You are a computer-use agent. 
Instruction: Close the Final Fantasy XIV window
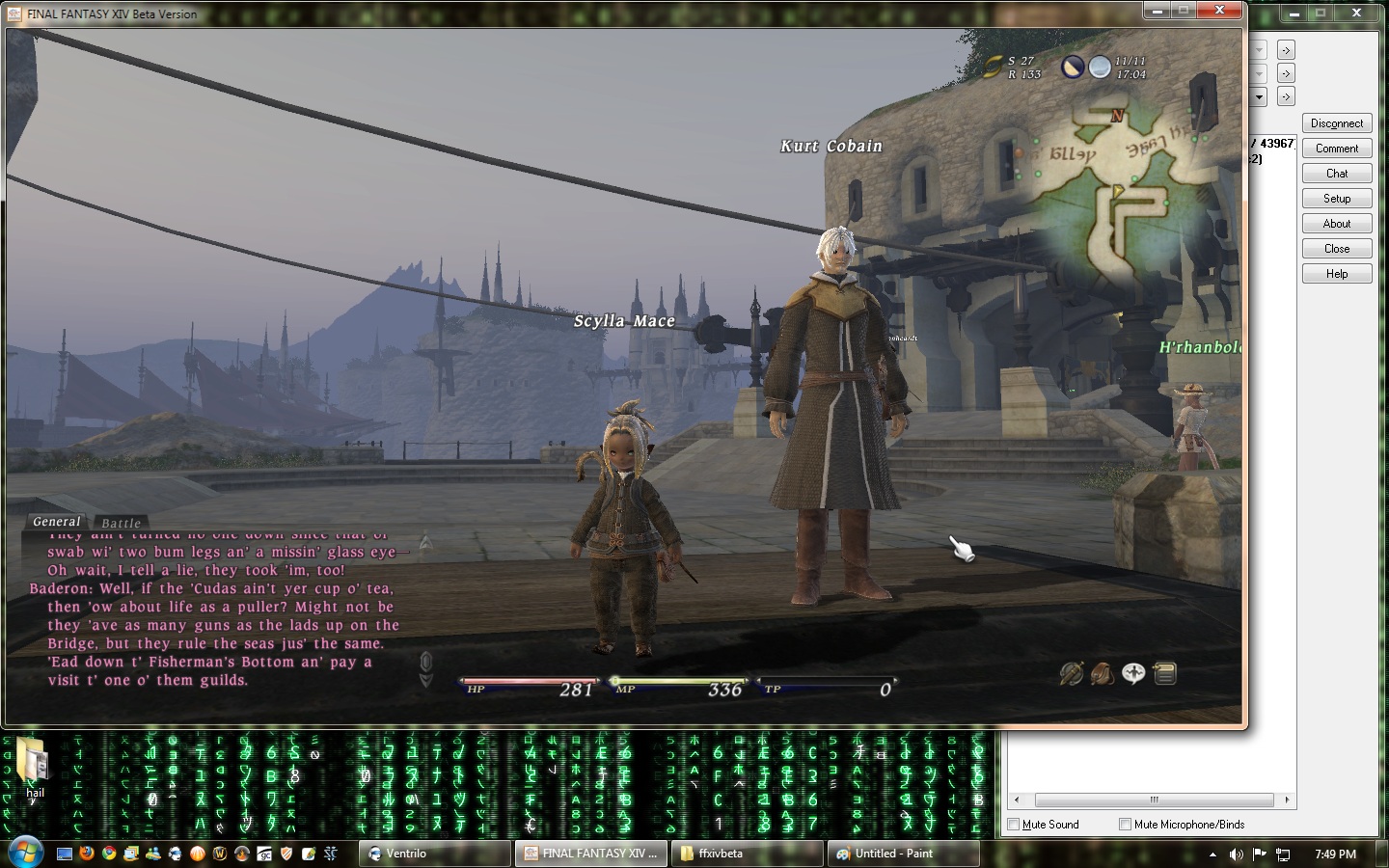click(x=1220, y=11)
